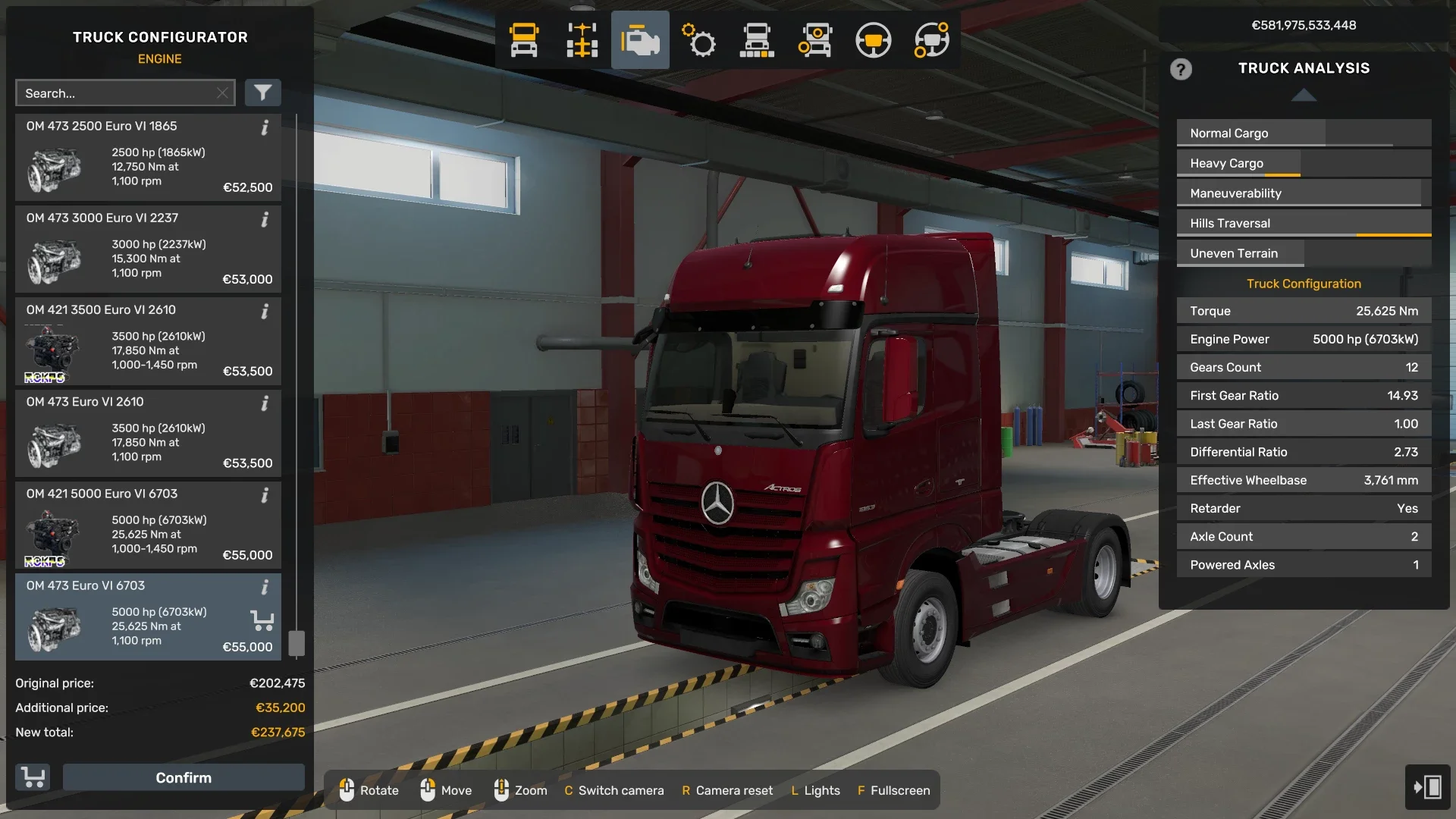Expand info for OM 473 2500 Euro VI 1865
Viewport: 1456px width, 819px height.
[265, 128]
